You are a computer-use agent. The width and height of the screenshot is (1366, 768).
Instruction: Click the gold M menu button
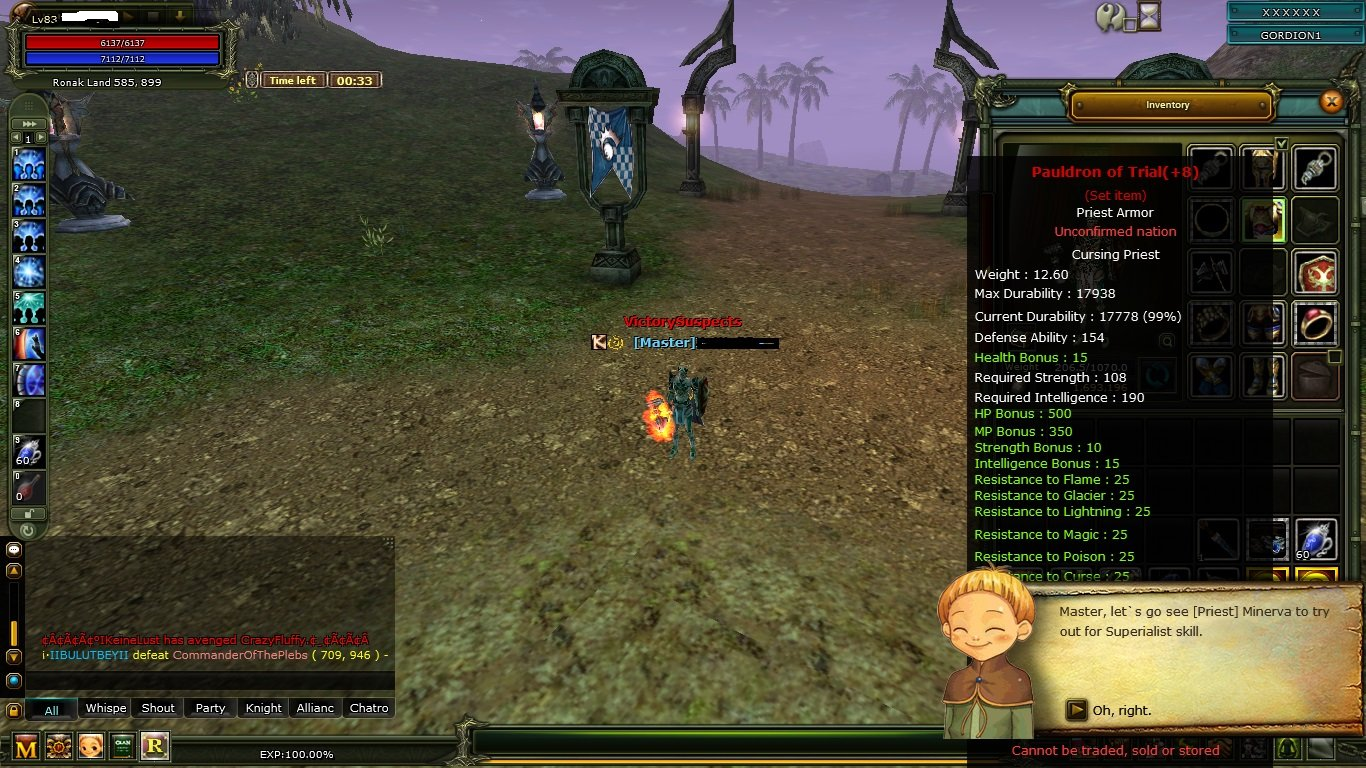click(x=26, y=747)
